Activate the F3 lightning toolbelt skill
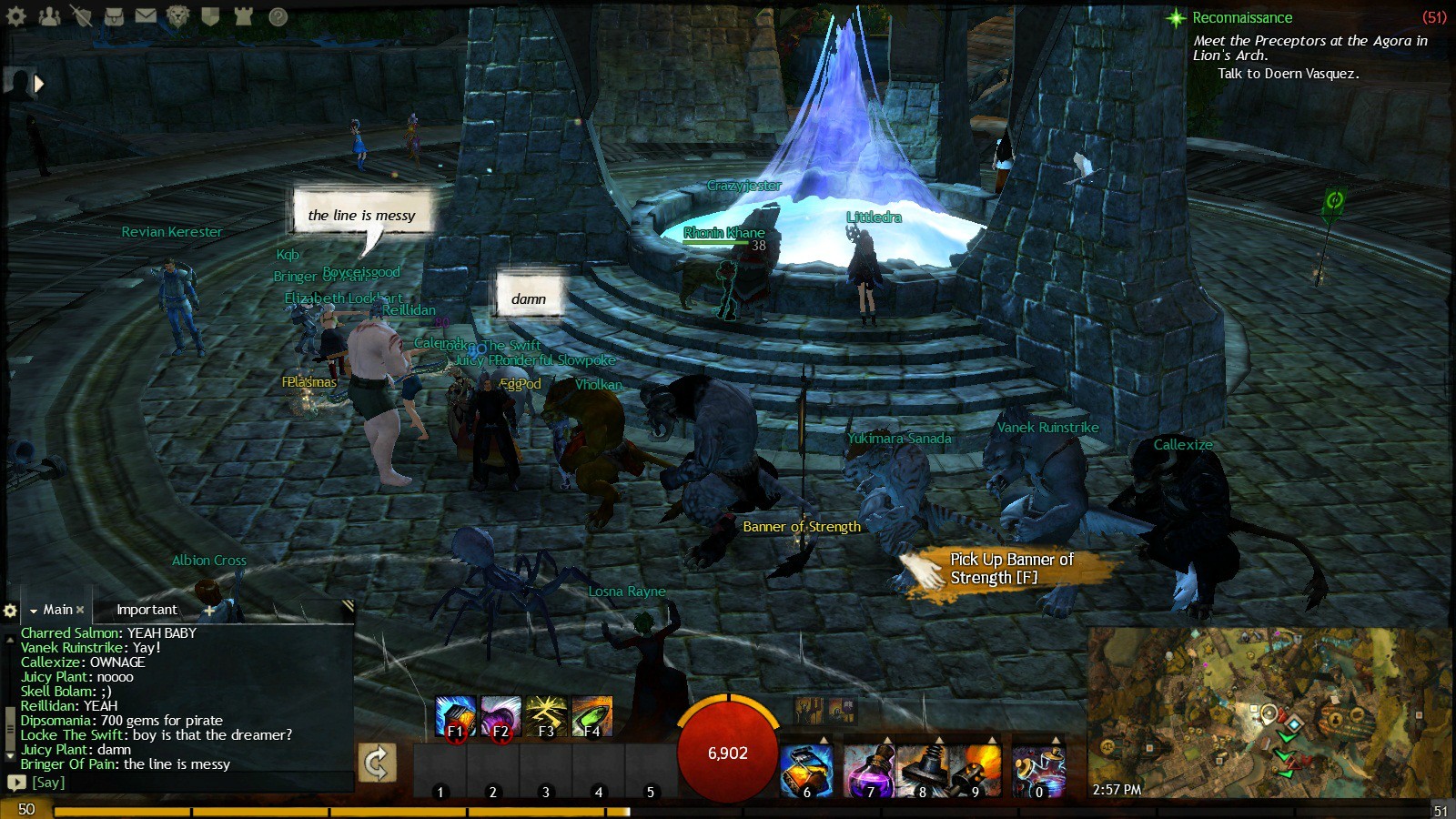 click(546, 717)
